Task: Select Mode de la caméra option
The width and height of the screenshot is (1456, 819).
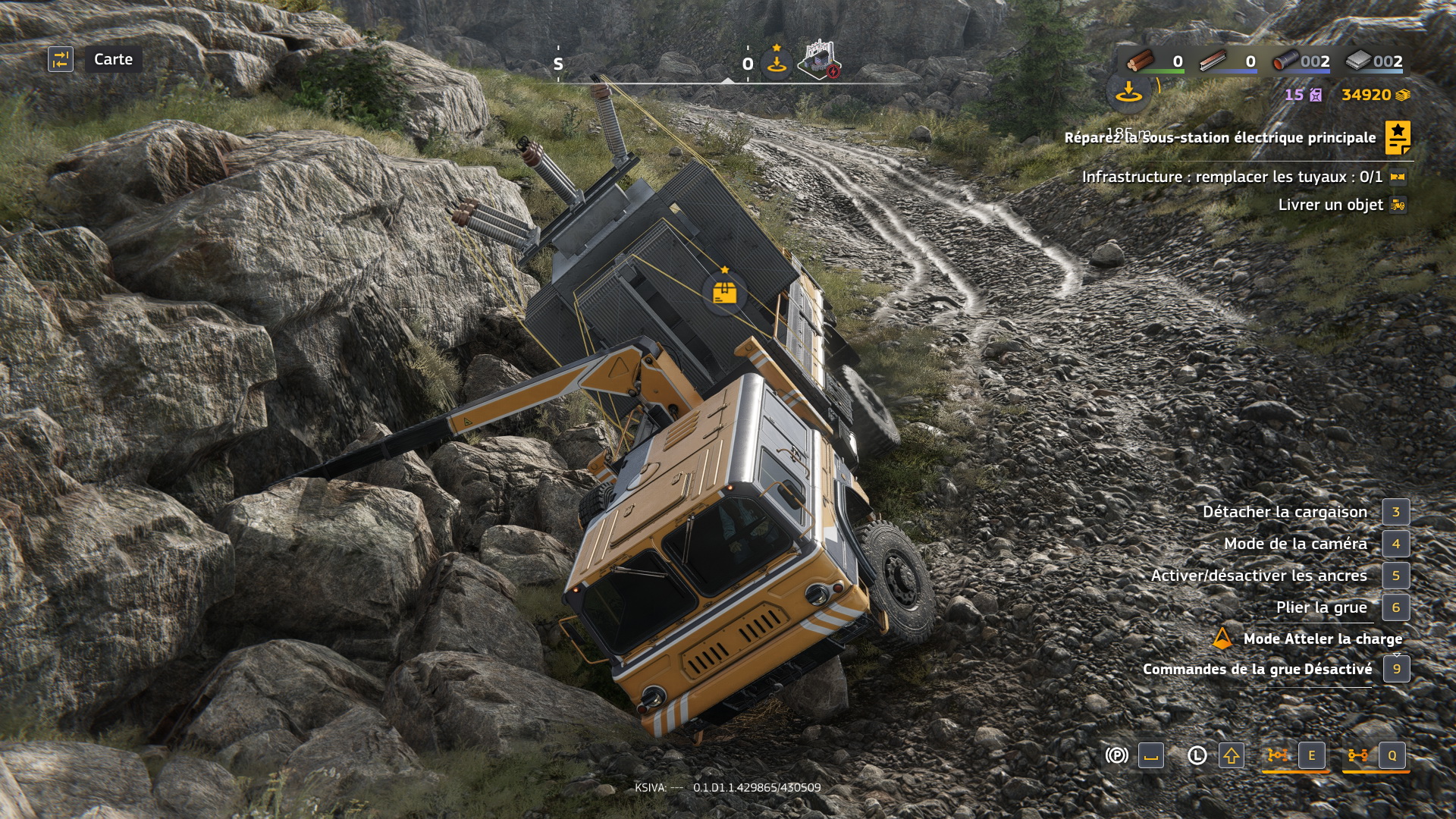Action: click(1295, 544)
